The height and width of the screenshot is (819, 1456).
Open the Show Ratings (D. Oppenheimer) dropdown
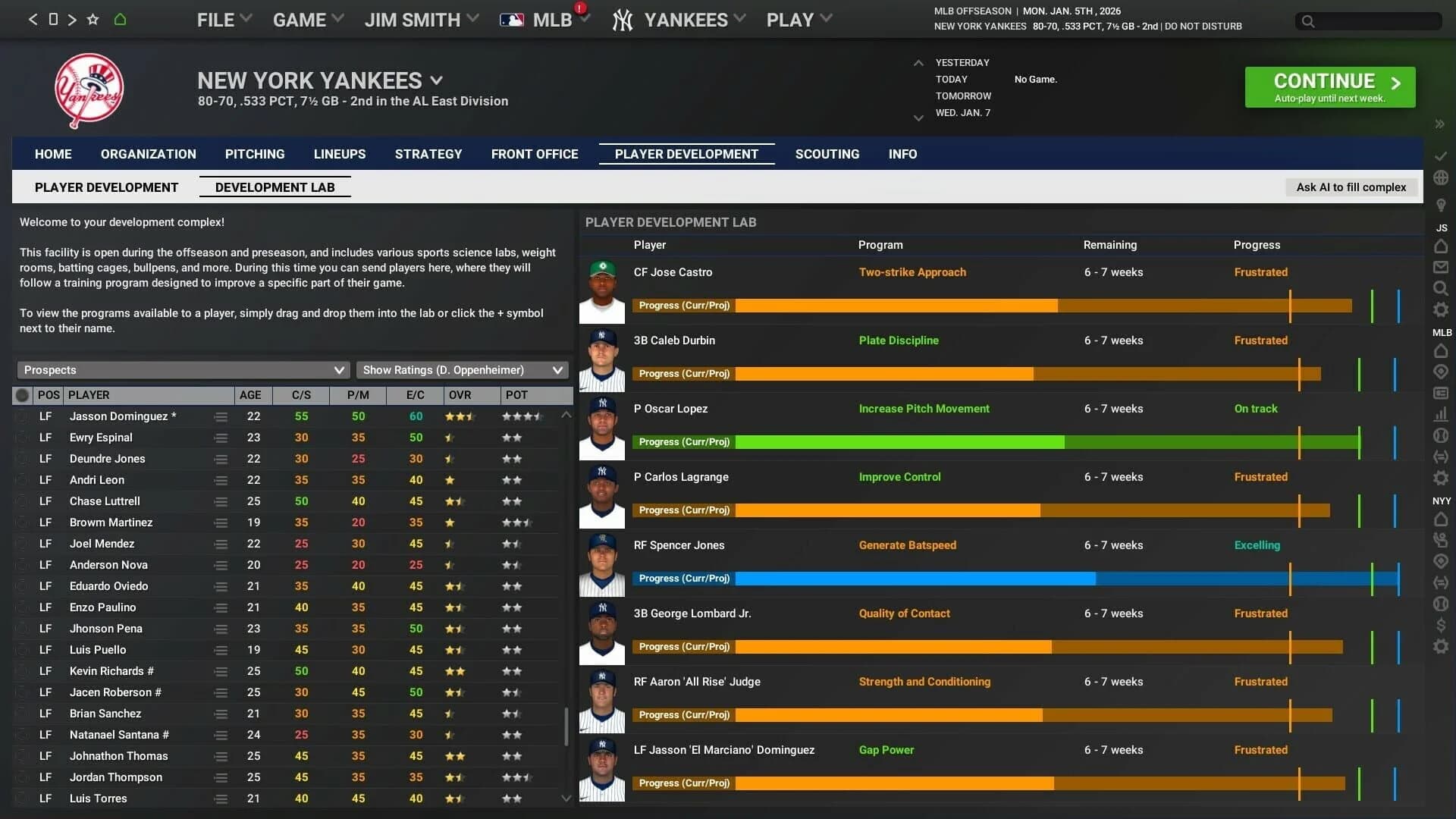click(x=462, y=370)
